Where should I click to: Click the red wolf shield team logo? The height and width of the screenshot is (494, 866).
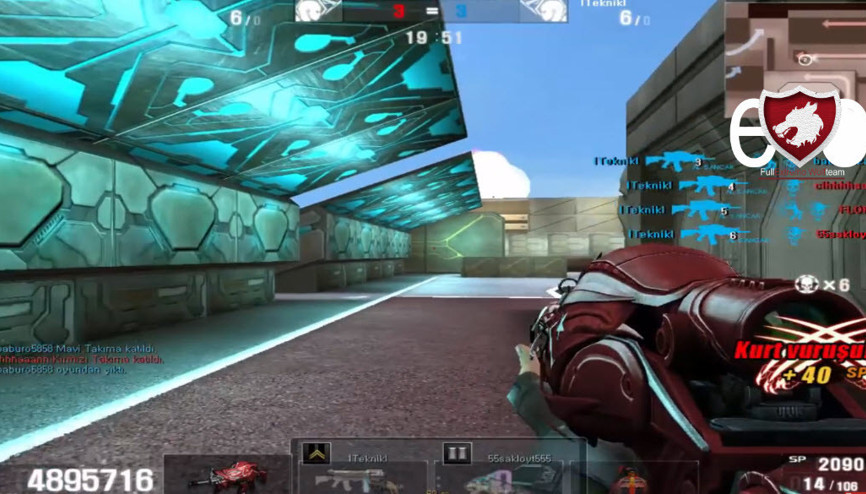pyautogui.click(x=799, y=125)
